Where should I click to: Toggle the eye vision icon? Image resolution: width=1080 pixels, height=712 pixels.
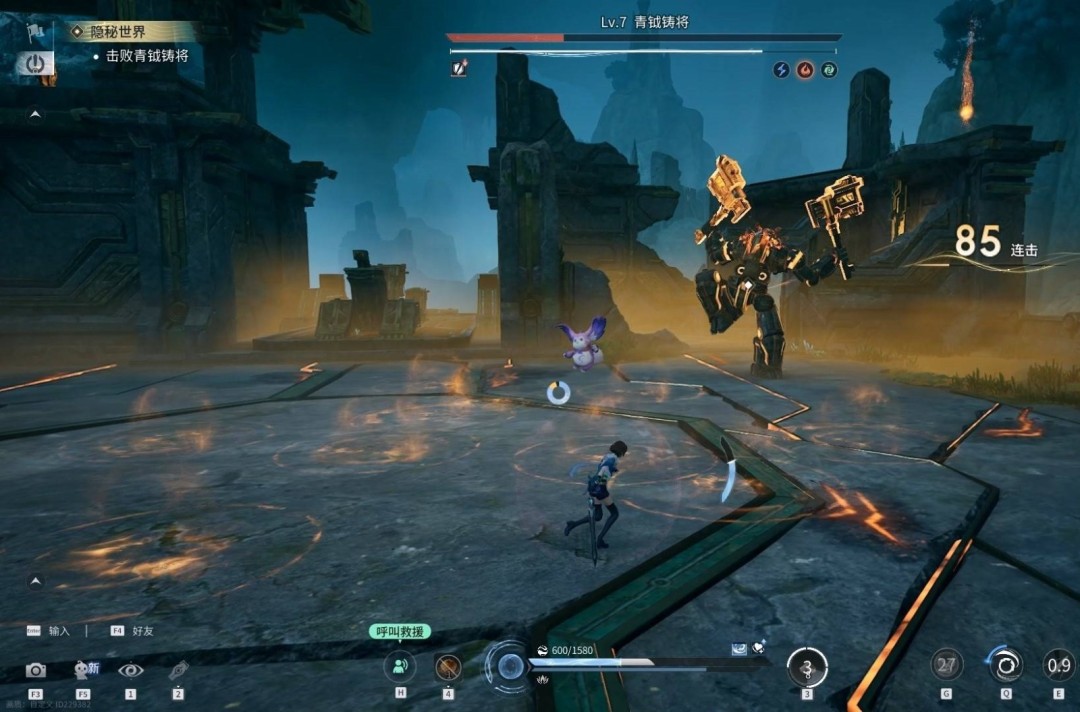click(x=131, y=670)
